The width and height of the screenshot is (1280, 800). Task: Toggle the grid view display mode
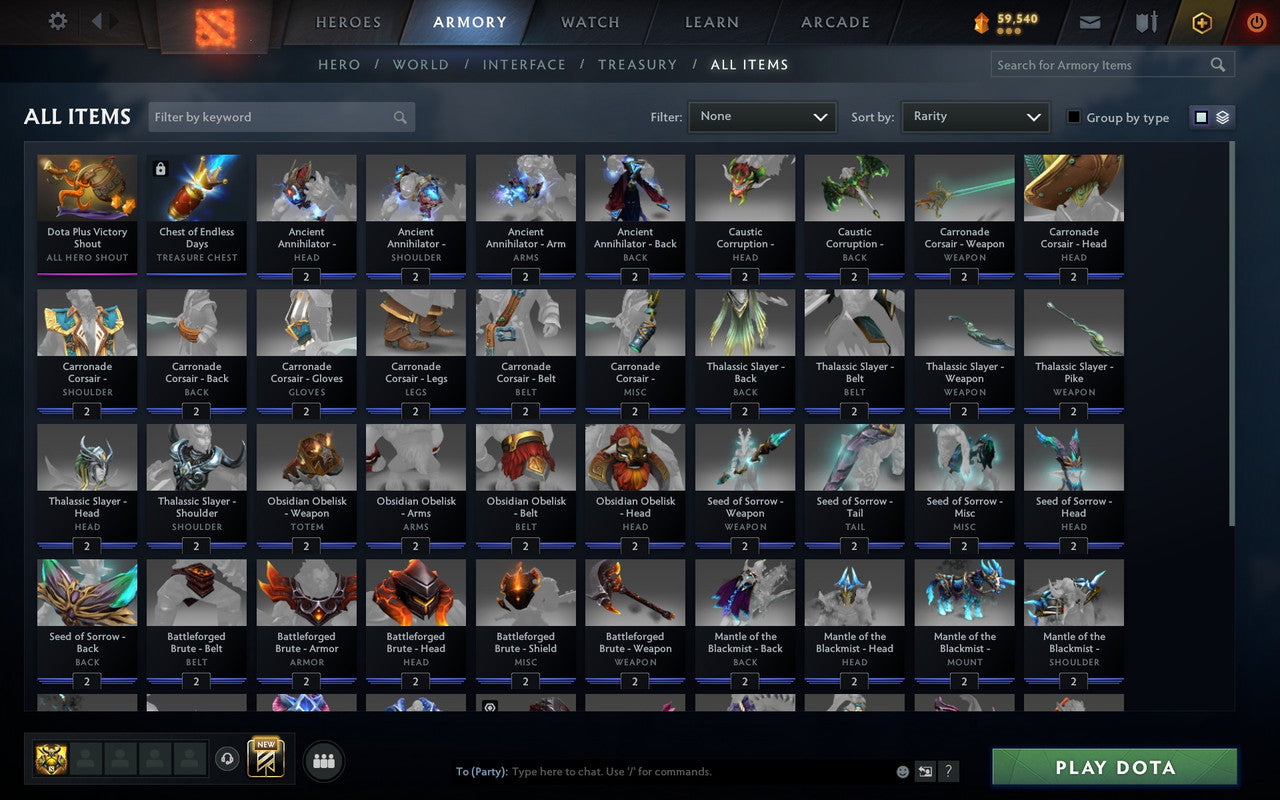(x=1200, y=116)
